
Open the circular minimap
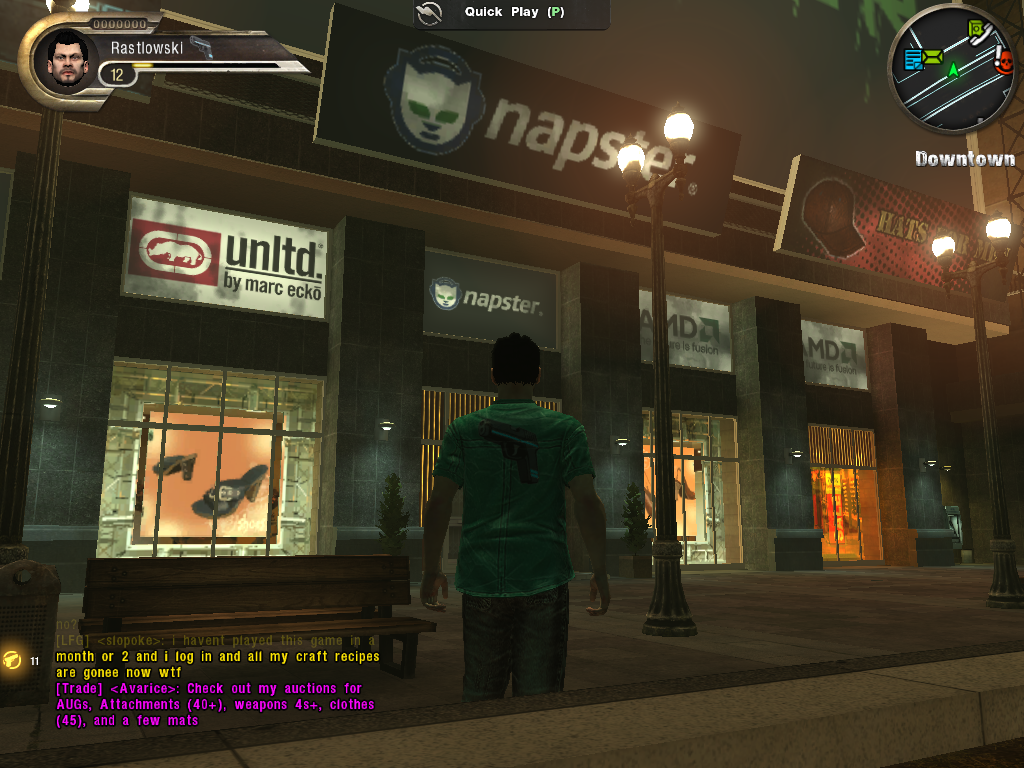(x=953, y=69)
